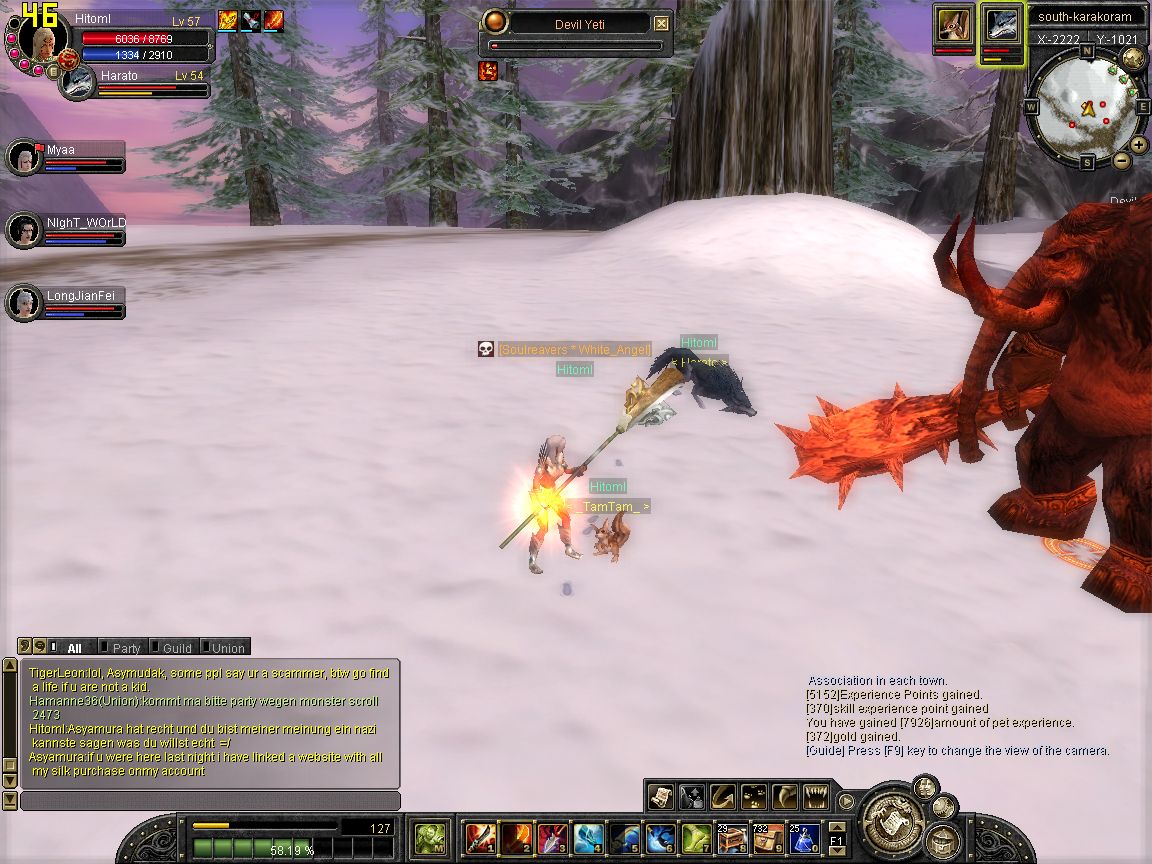Click the chat message input field
This screenshot has width=1152, height=864.
tap(210, 801)
